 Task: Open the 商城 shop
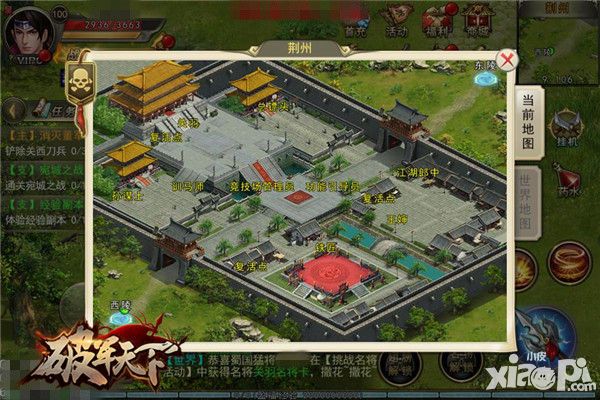point(476,20)
